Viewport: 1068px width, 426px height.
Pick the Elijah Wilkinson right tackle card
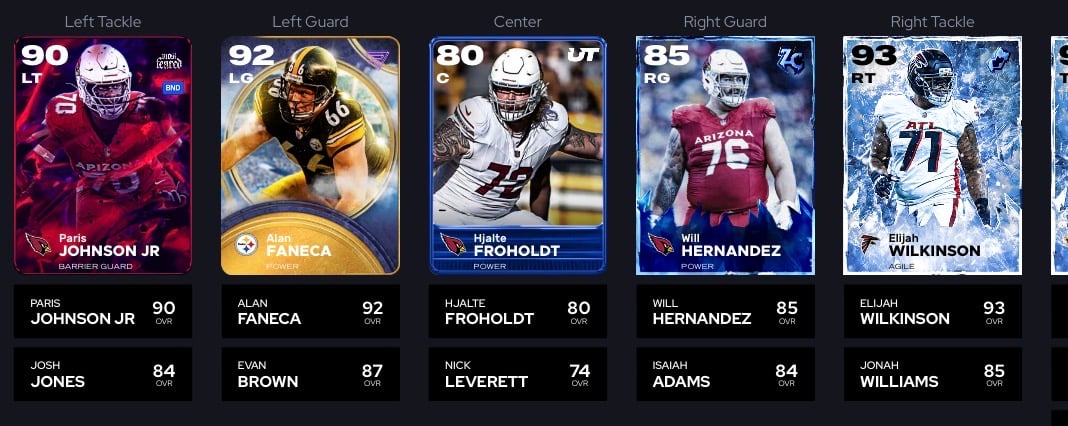click(932, 155)
